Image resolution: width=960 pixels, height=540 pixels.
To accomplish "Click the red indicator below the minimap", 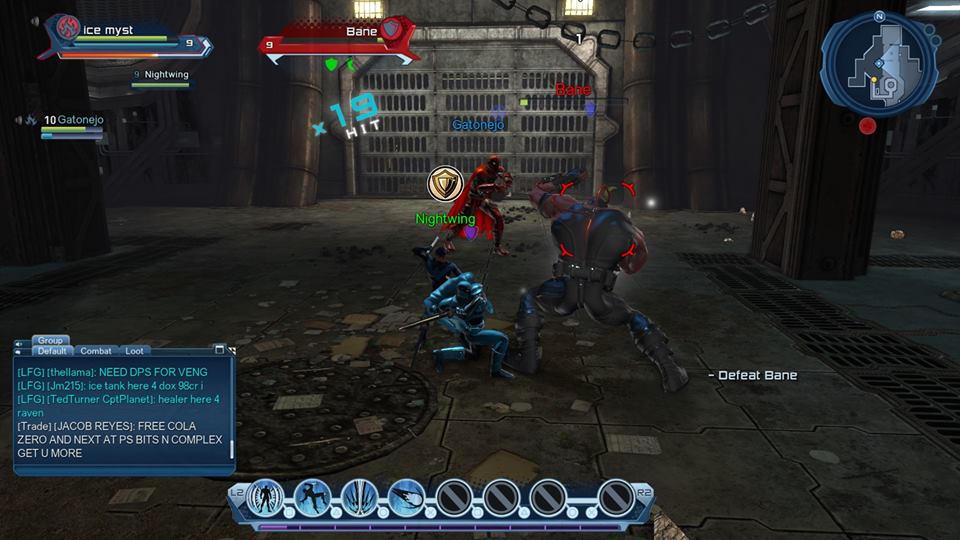I will click(867, 125).
